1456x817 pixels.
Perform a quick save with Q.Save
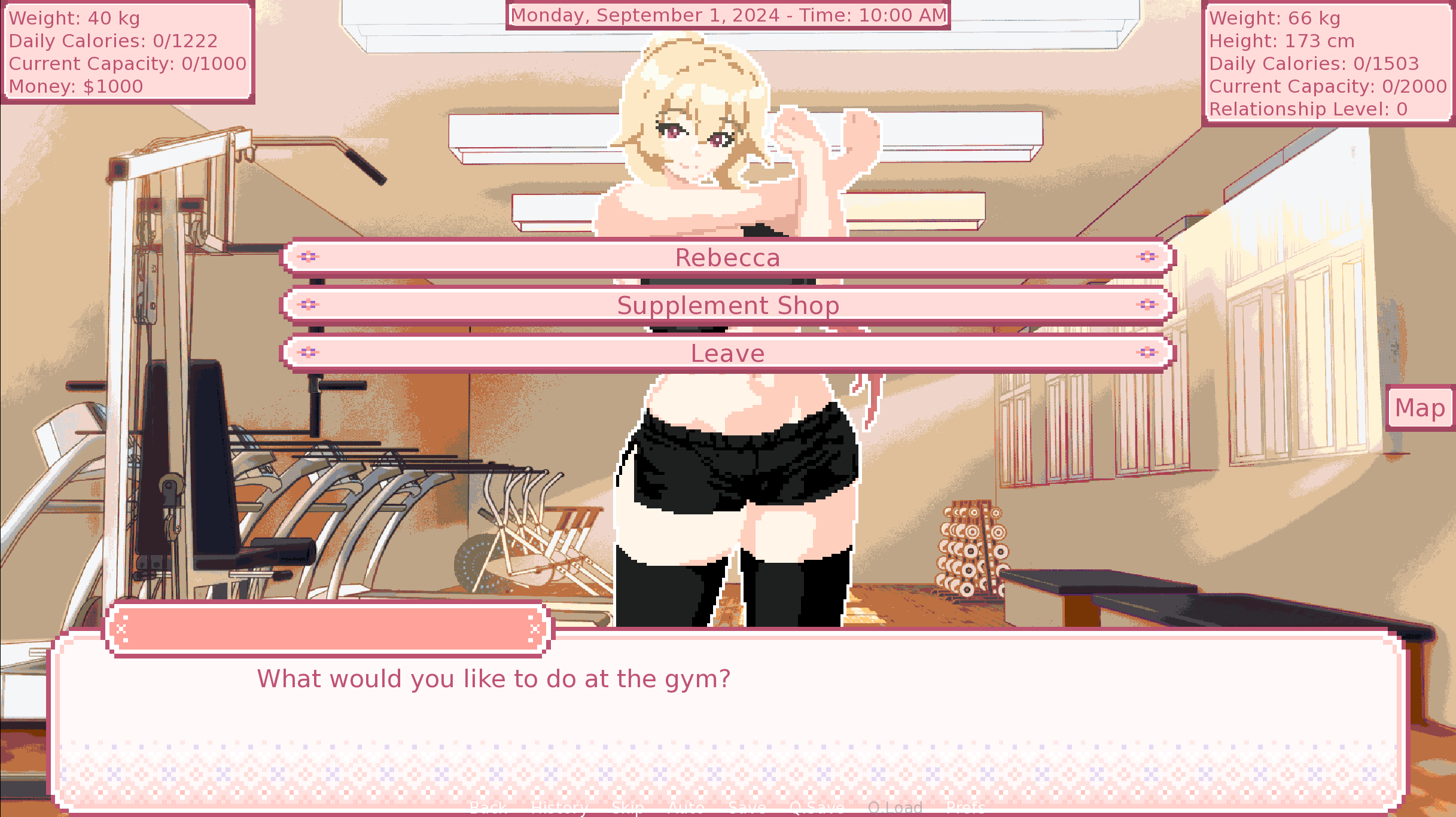click(x=817, y=809)
